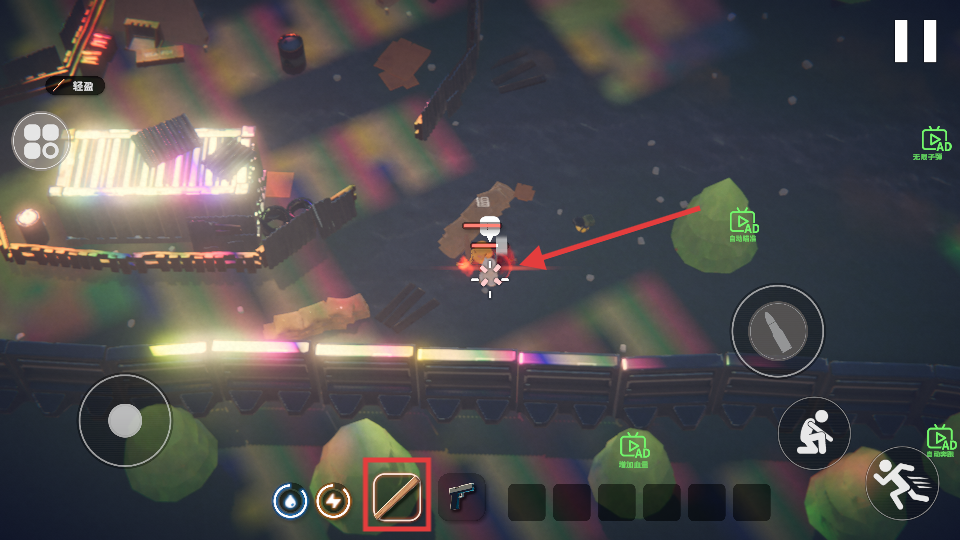The image size is (960, 540).
Task: Pause the game
Action: [x=915, y=41]
